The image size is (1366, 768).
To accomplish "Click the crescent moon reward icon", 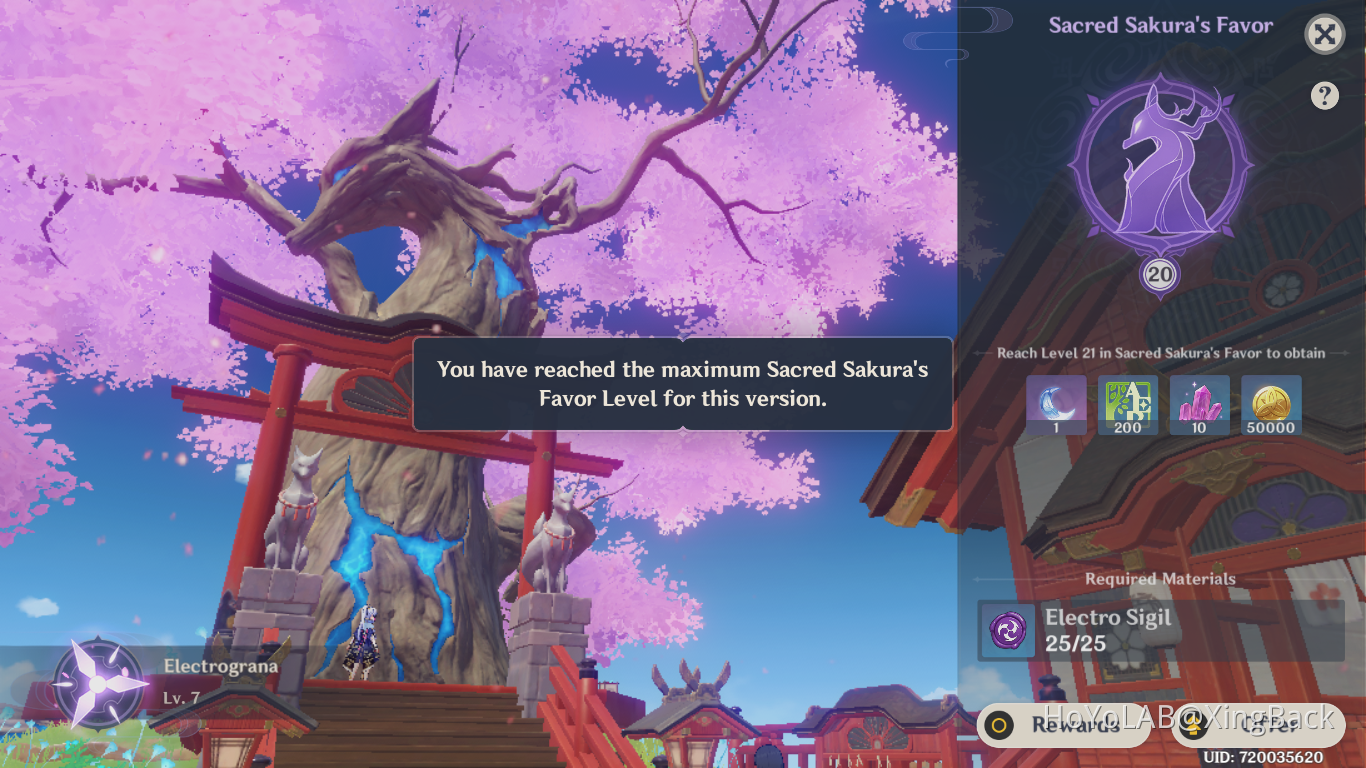I will click(x=1057, y=405).
